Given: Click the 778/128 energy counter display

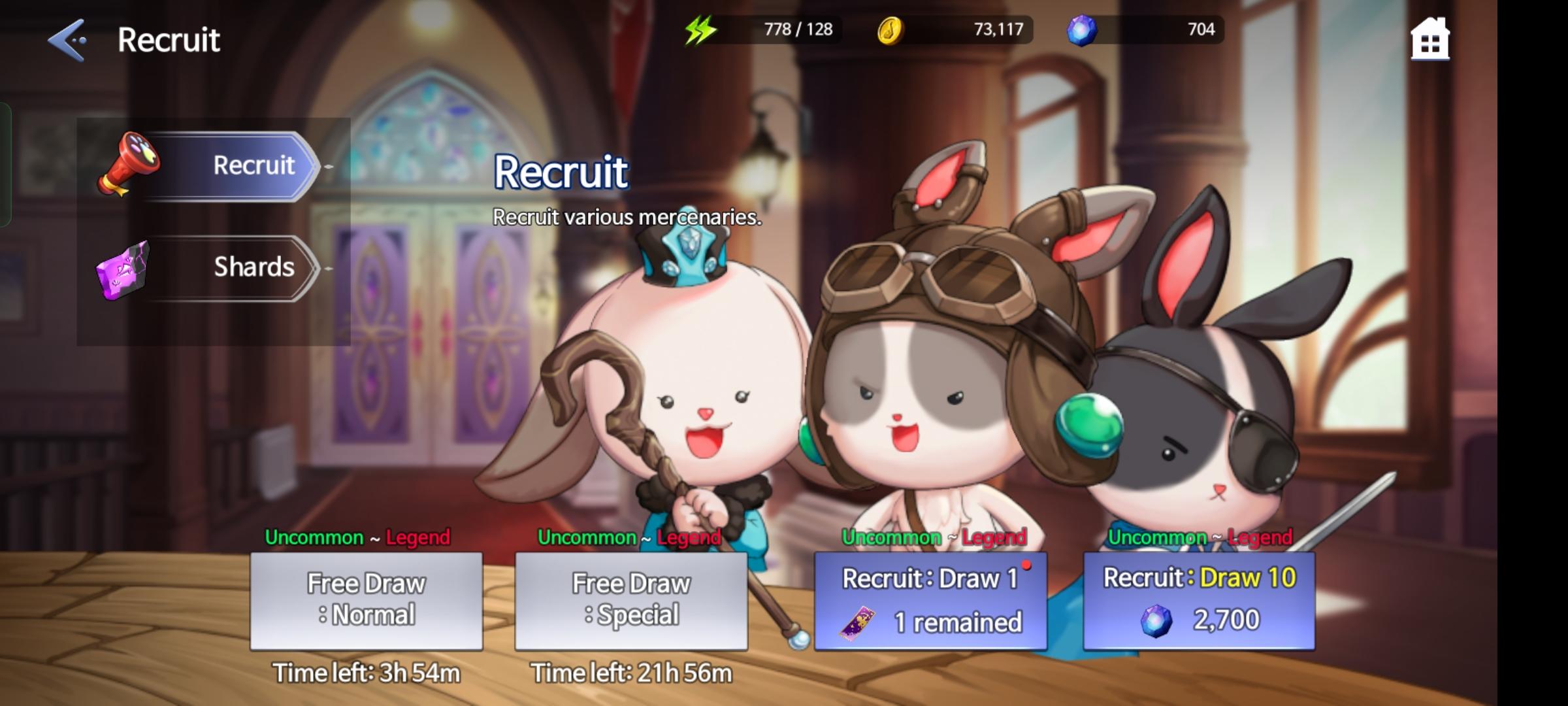Looking at the screenshot, I should (x=796, y=29).
